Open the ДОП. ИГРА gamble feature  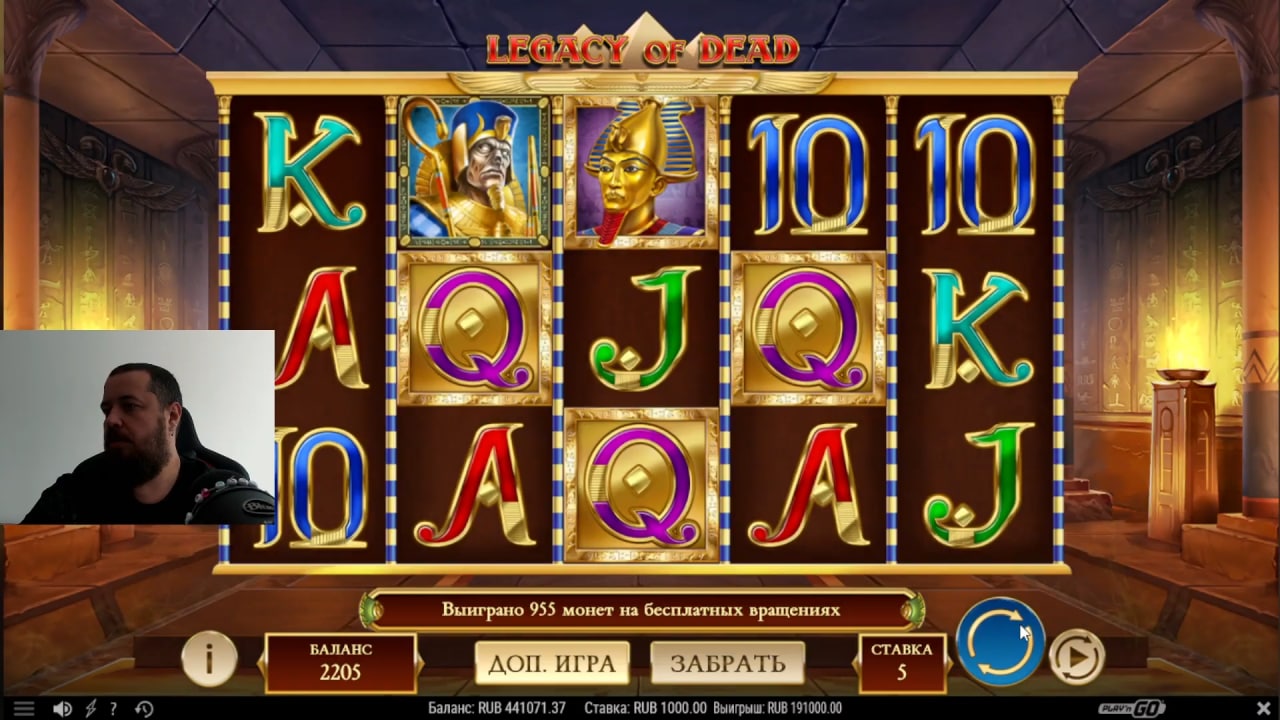click(552, 663)
